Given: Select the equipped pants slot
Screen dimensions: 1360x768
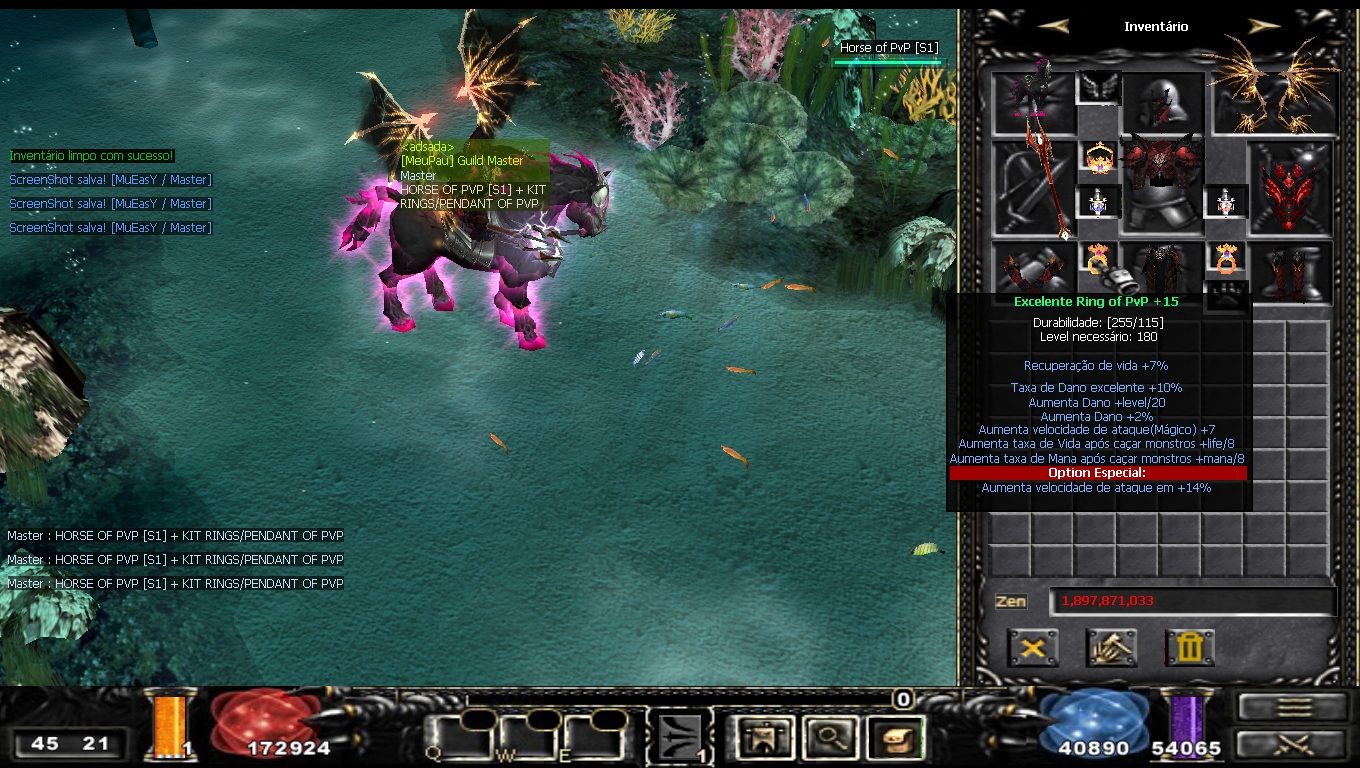Looking at the screenshot, I should click(1161, 270).
